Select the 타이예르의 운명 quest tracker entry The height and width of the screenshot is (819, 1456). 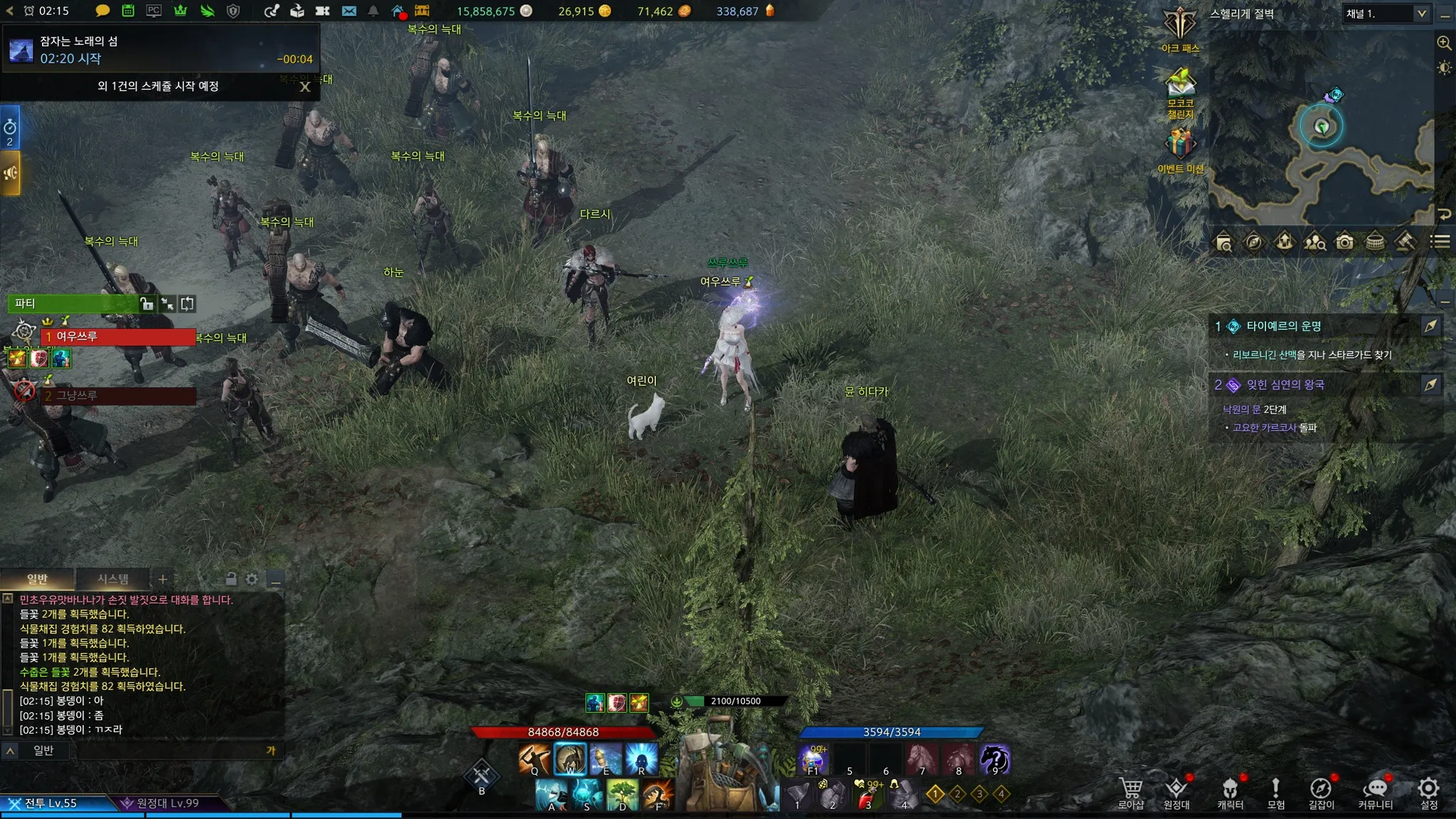pos(1283,326)
